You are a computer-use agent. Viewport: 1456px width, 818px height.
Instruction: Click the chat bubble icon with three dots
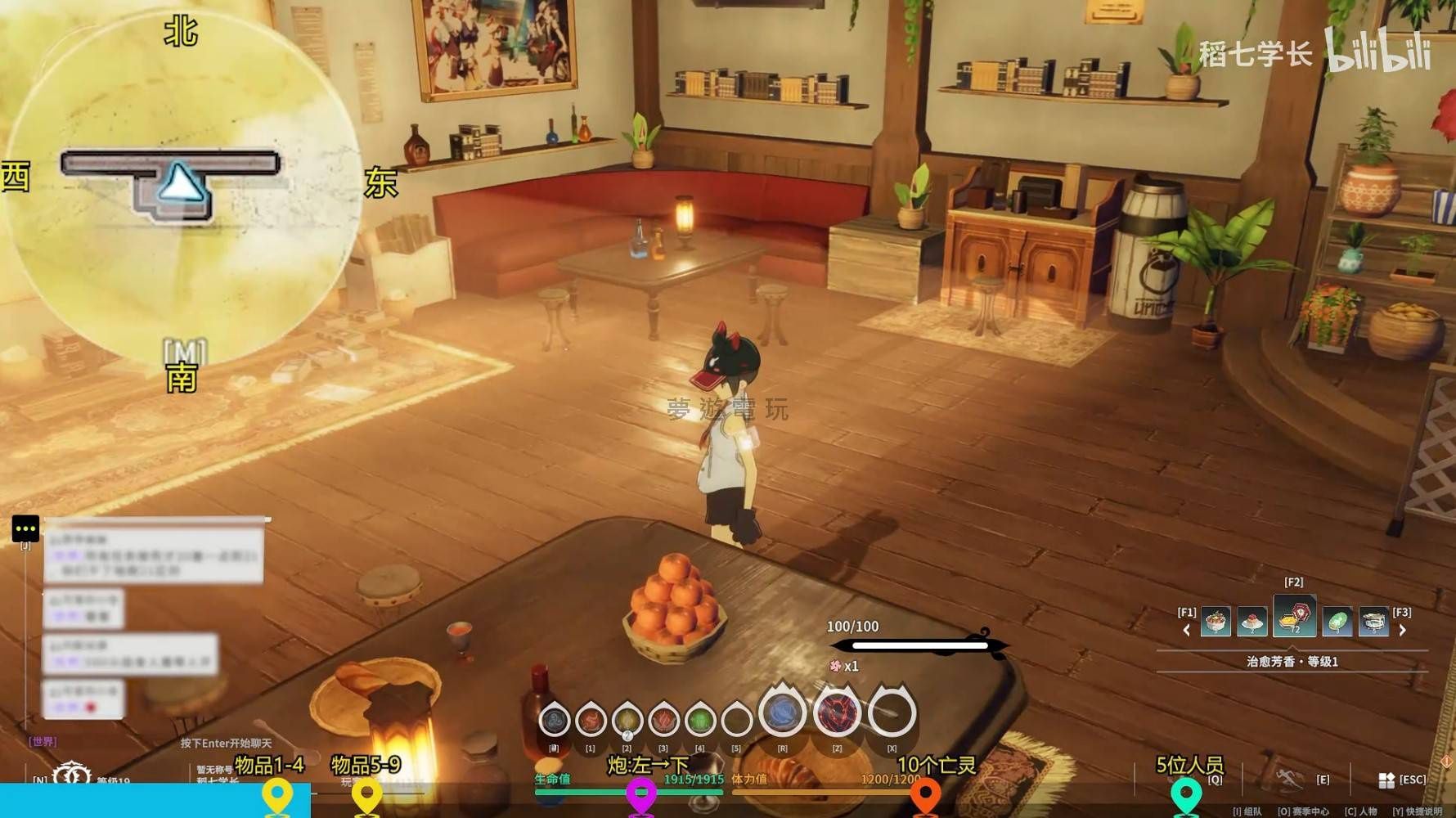pyautogui.click(x=25, y=528)
